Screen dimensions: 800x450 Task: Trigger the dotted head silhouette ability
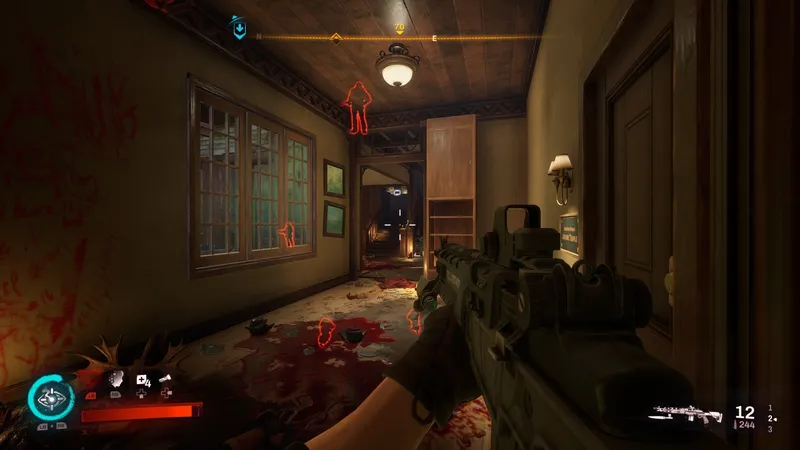[x=116, y=379]
